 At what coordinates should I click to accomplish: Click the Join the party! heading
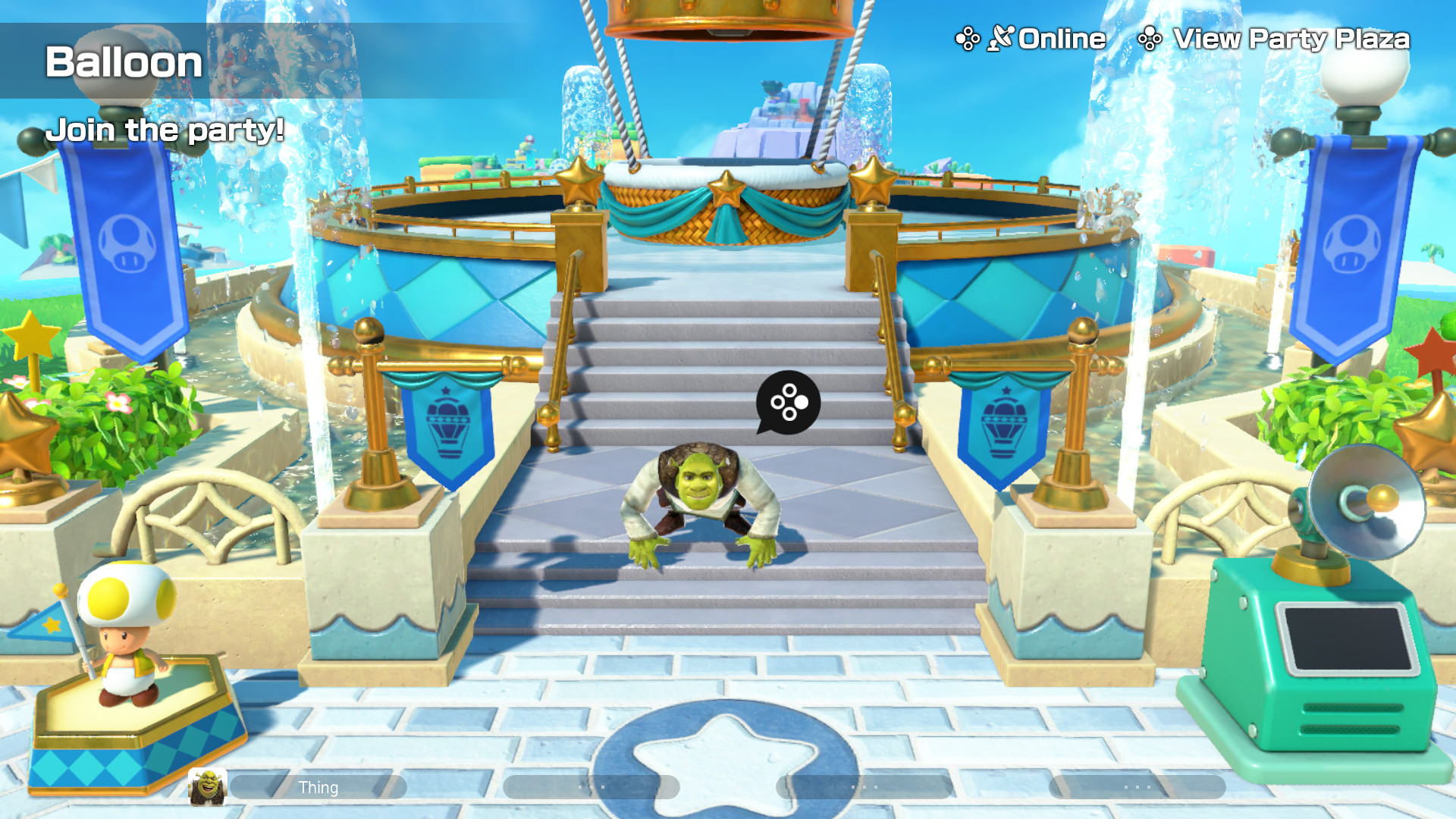(165, 130)
